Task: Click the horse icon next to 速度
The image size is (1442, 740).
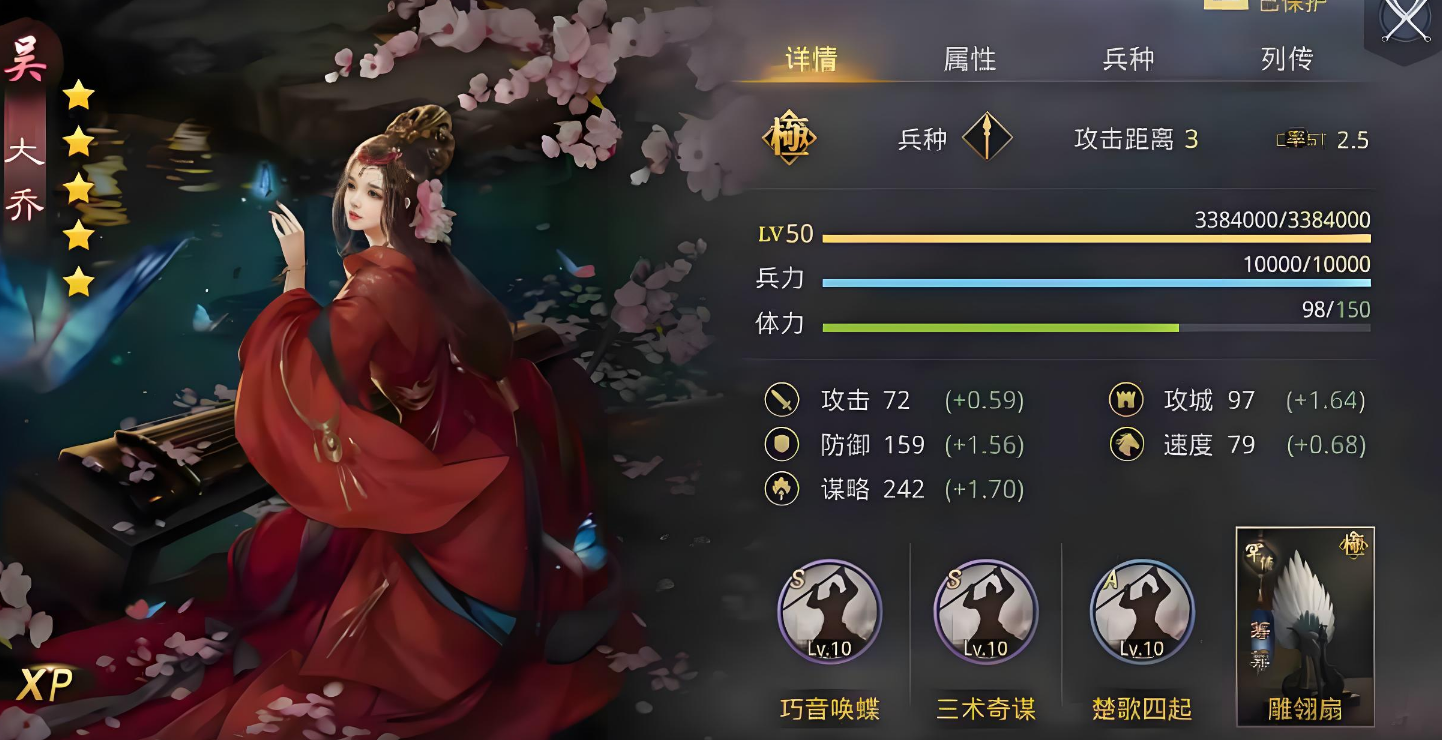Action: [x=1128, y=444]
